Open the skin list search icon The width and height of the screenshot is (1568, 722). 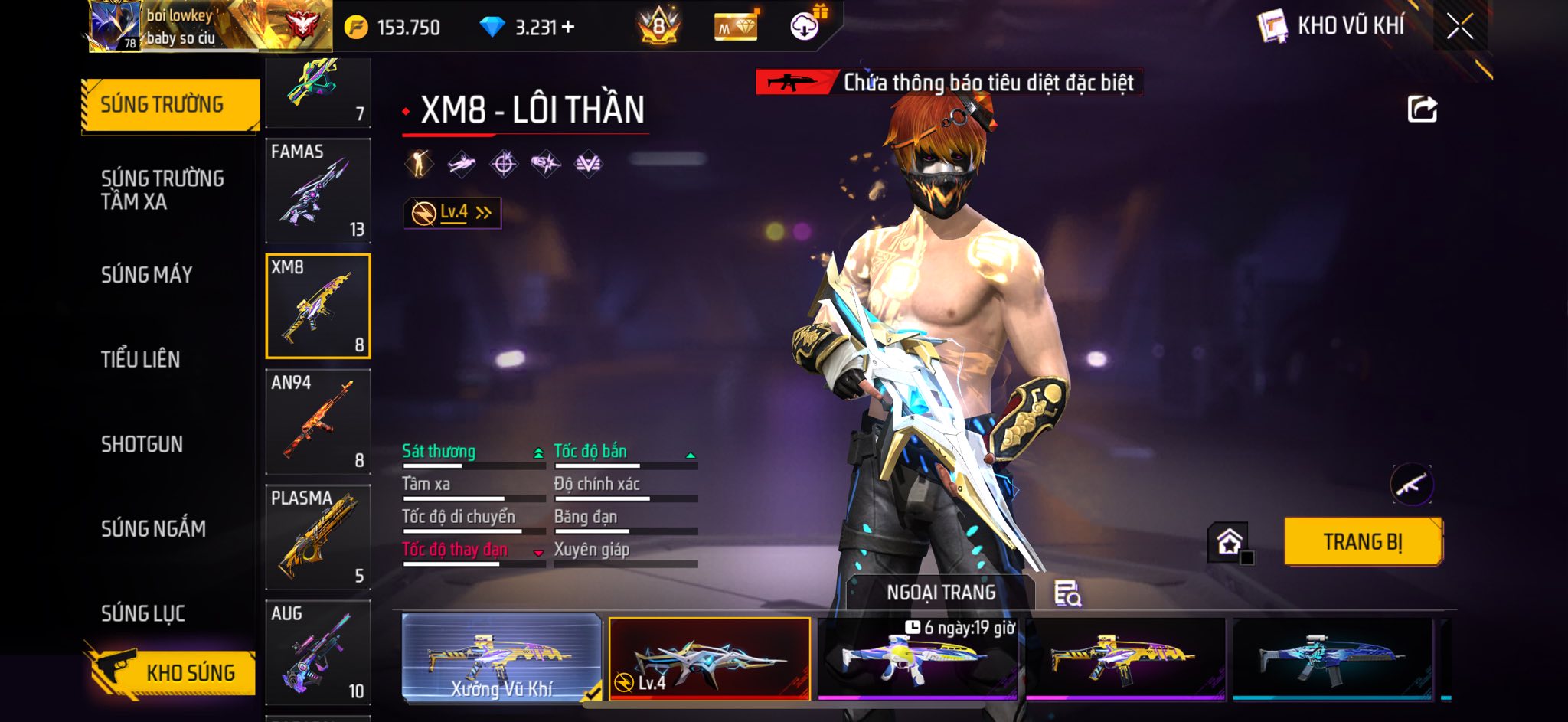[1067, 593]
